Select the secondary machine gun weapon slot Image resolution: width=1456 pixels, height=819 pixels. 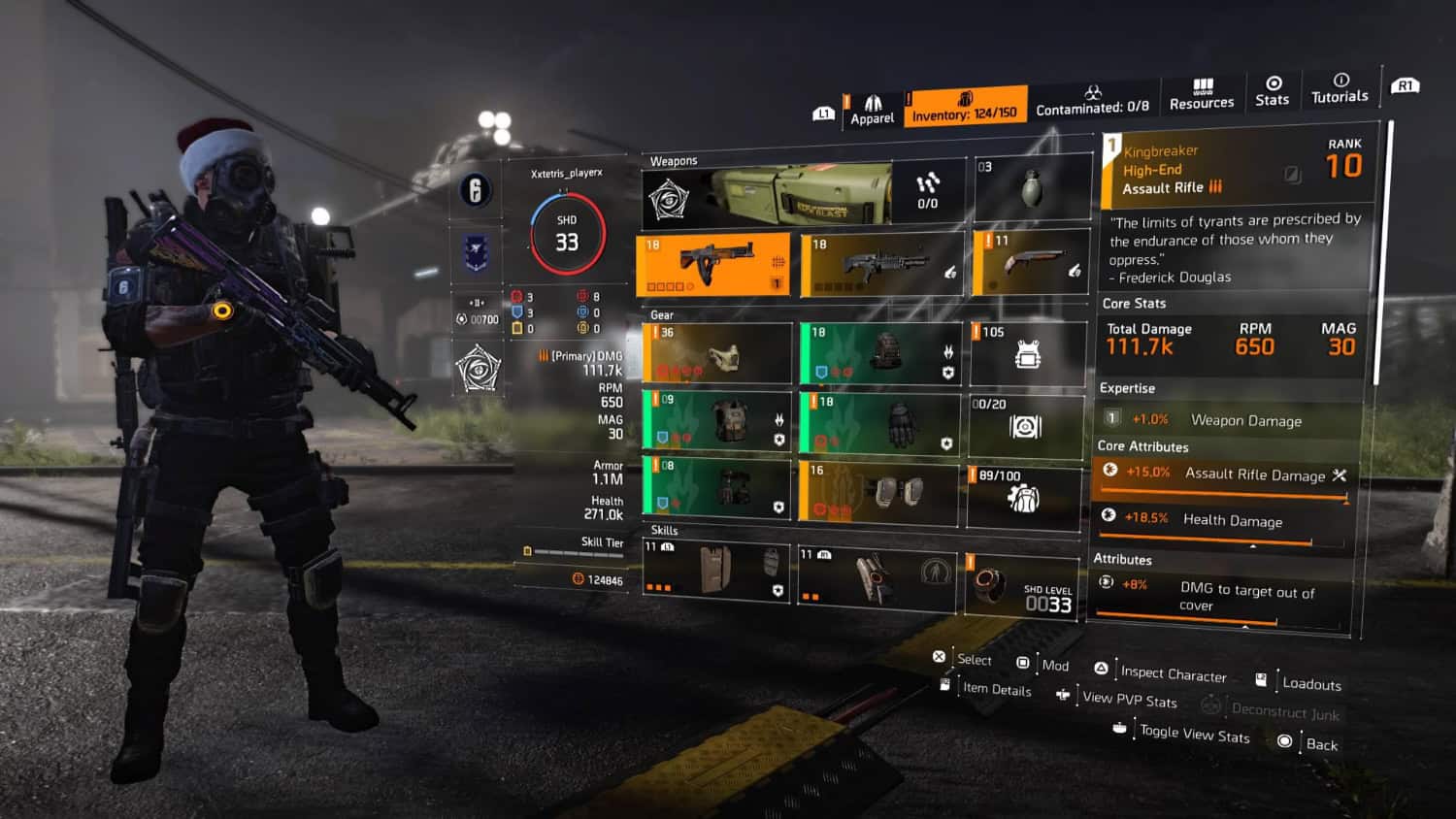coord(881,264)
